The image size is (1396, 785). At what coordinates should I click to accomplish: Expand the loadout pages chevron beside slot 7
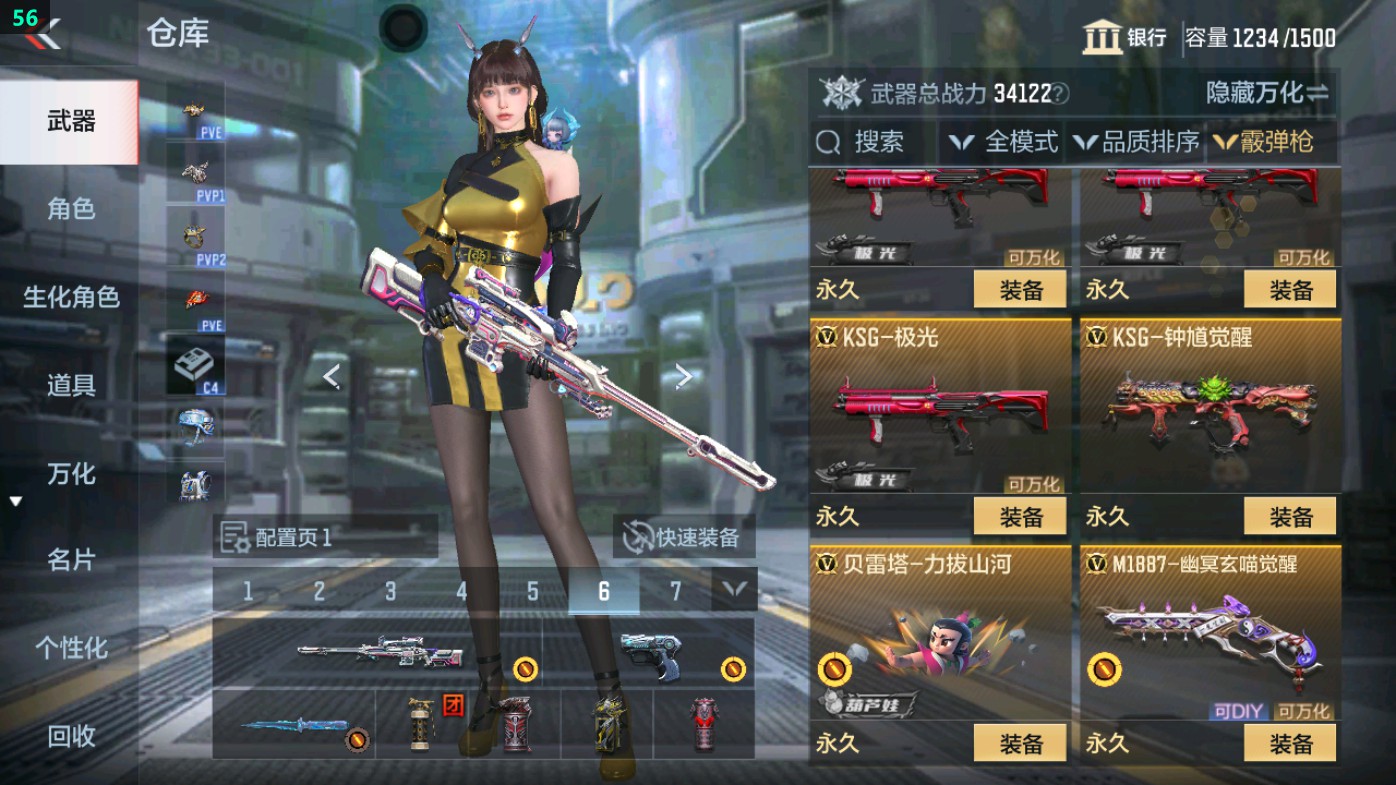pos(732,591)
